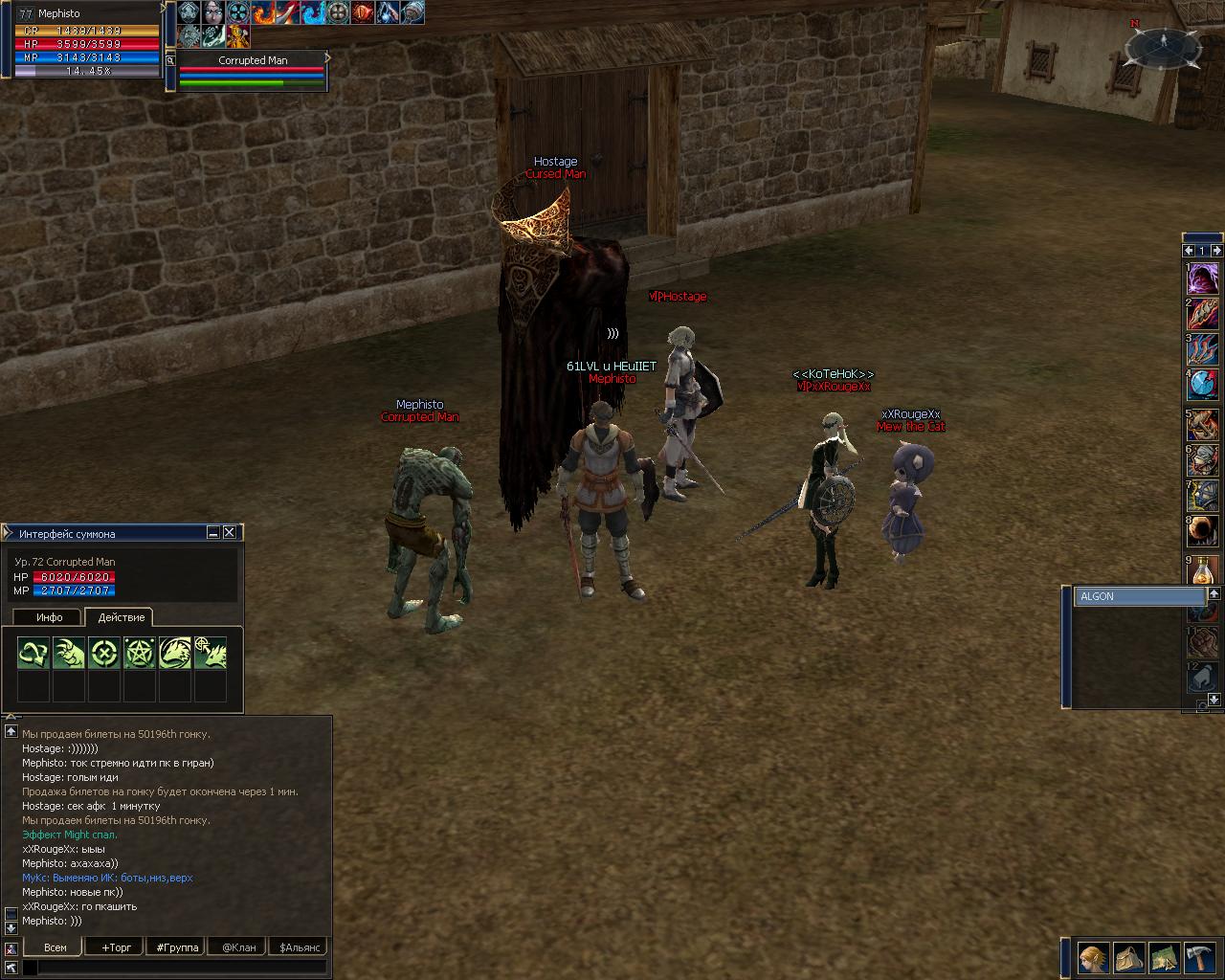Focus the chat text input field
The width and height of the screenshot is (1225, 980).
tap(182, 969)
